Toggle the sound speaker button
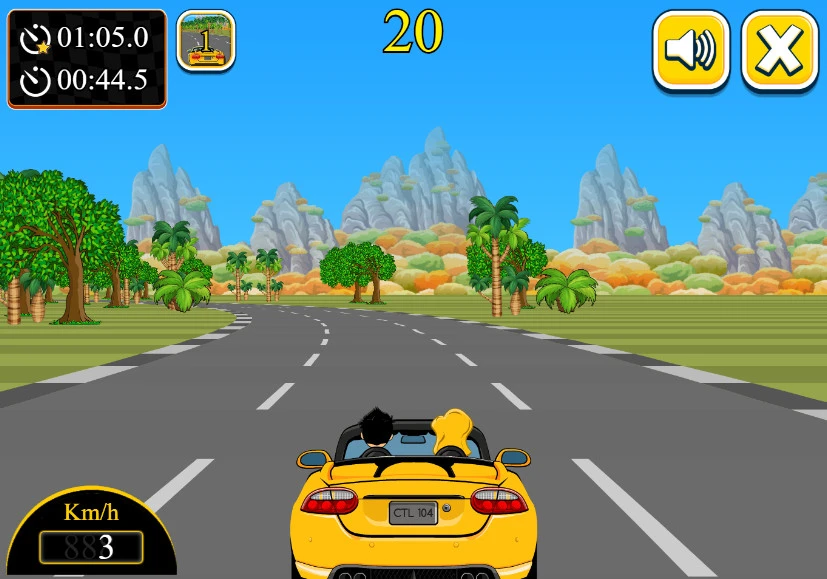This screenshot has width=827, height=579. click(x=691, y=49)
